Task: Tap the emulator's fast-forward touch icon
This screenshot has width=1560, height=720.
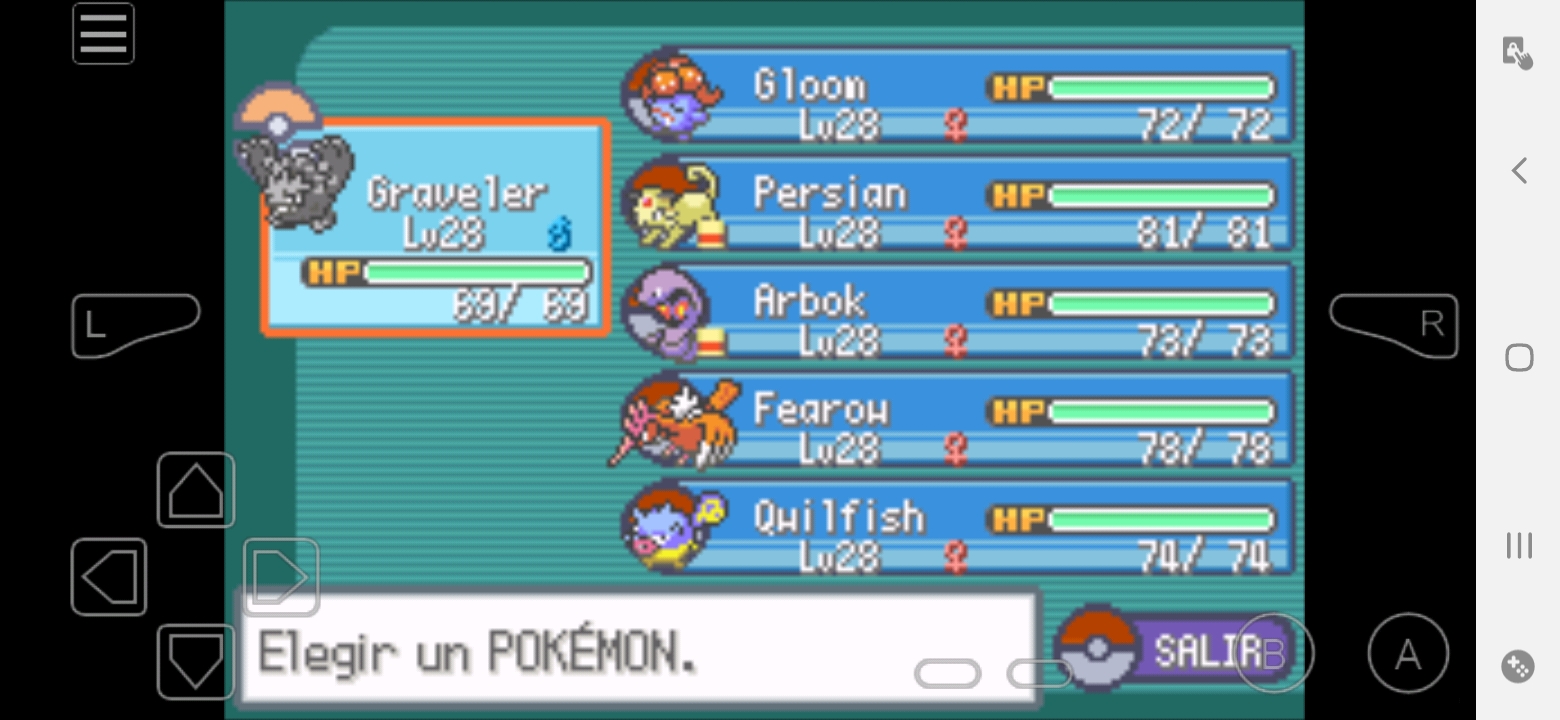Action: (x=1518, y=52)
